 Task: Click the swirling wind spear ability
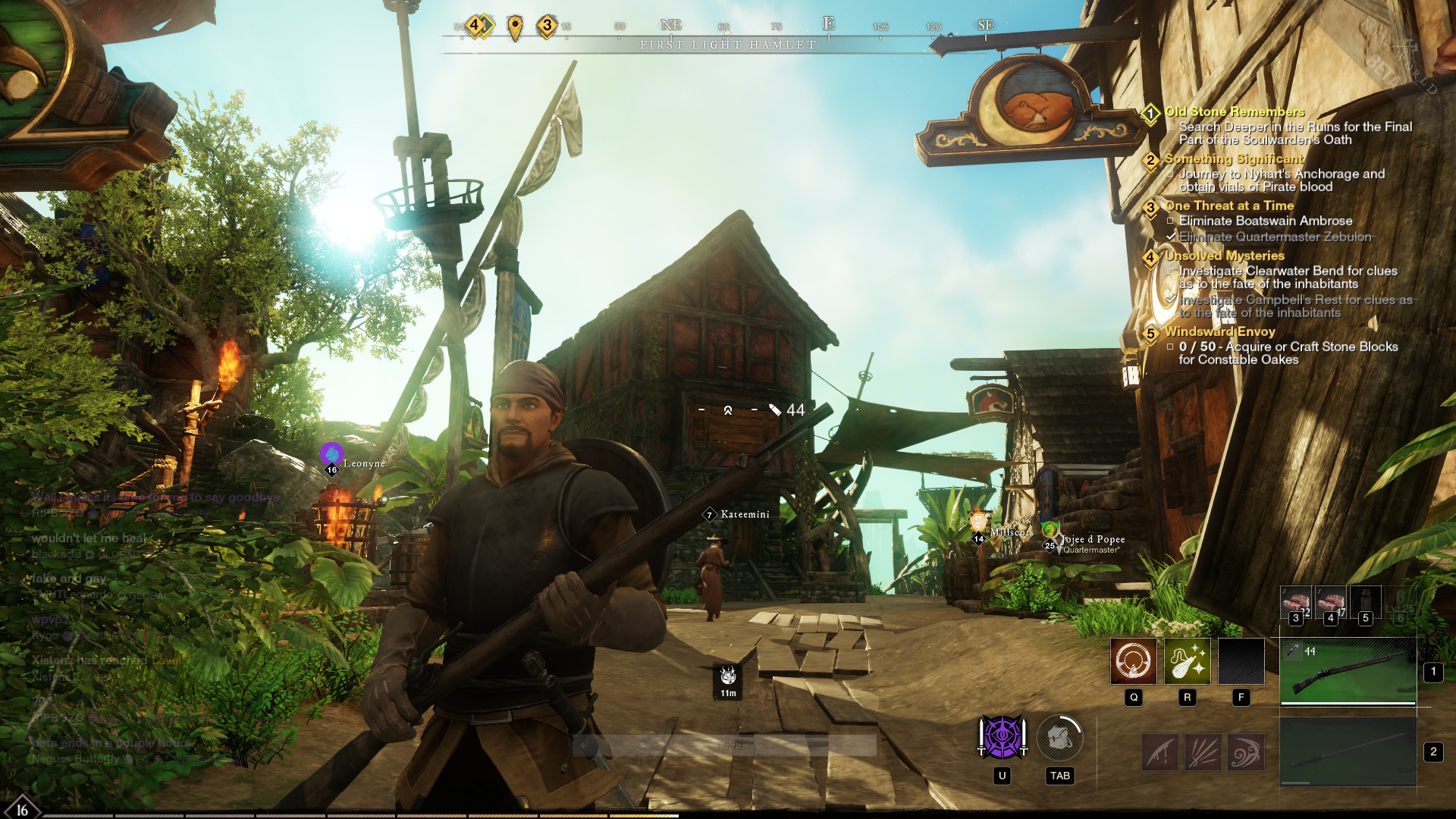1245,752
